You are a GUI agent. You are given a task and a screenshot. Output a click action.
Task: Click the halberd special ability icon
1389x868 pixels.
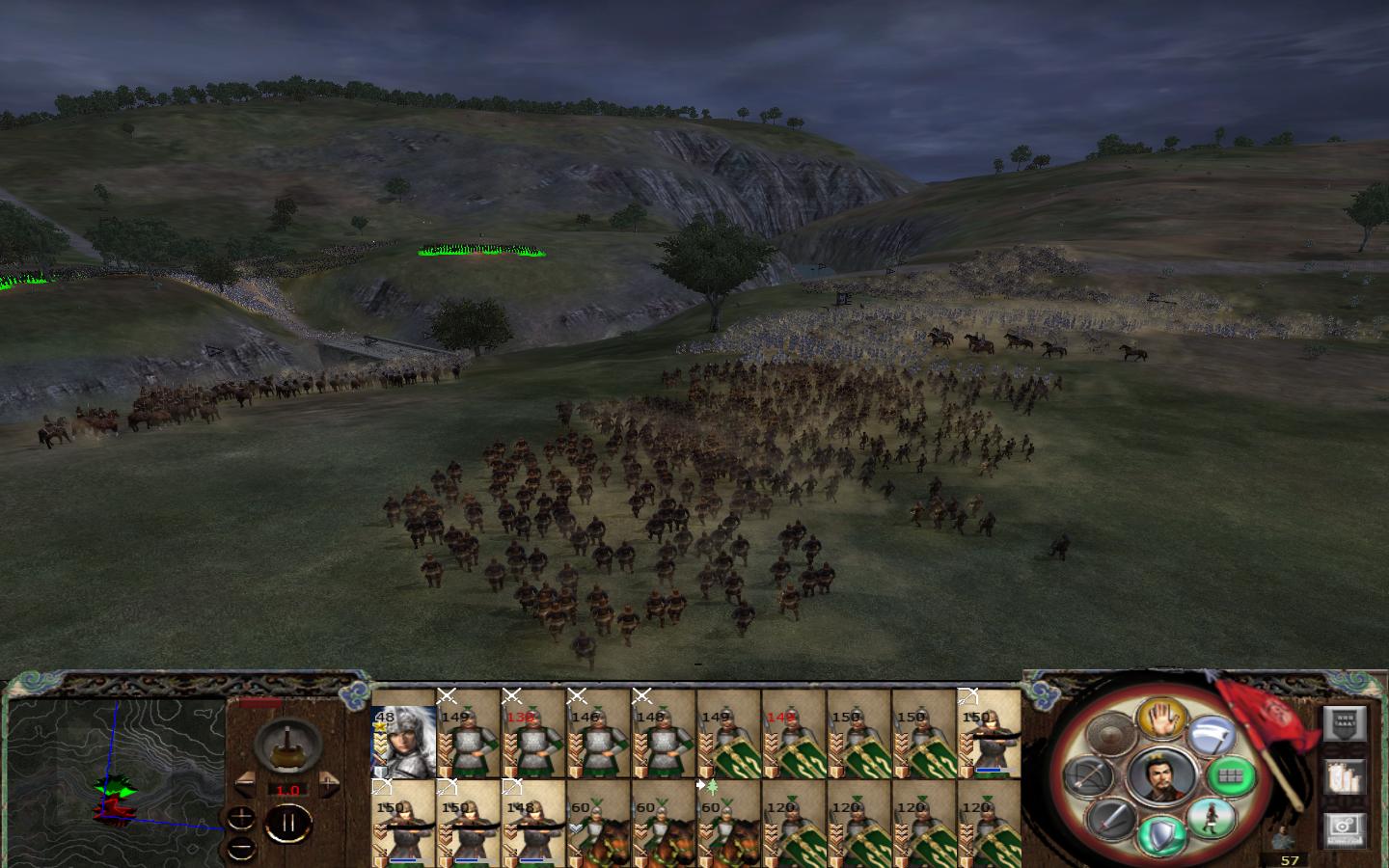point(1213,733)
